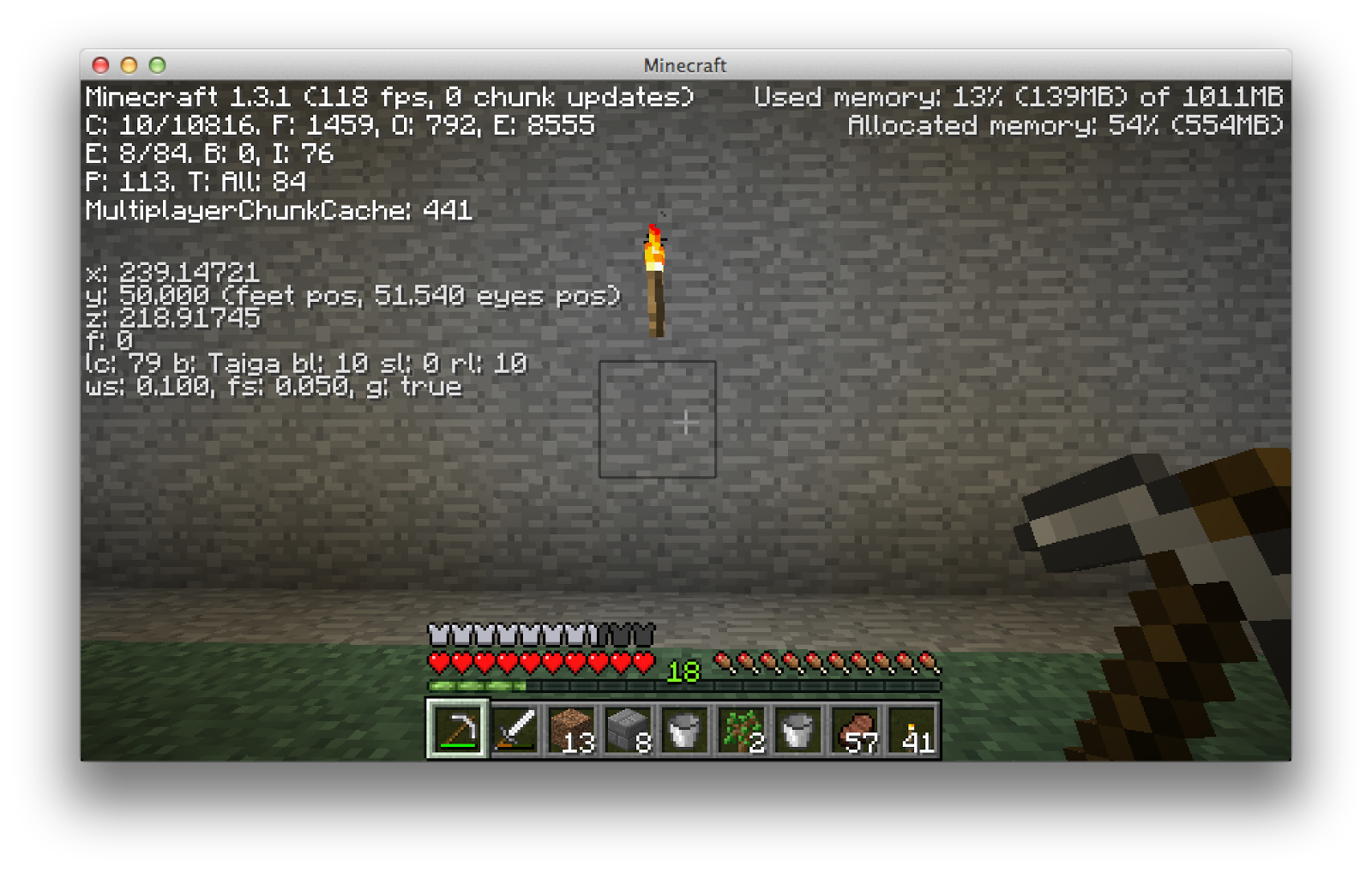This screenshot has height=873, width=1372.
Task: Click the x coordinate debug text
Action: pyautogui.click(x=171, y=273)
